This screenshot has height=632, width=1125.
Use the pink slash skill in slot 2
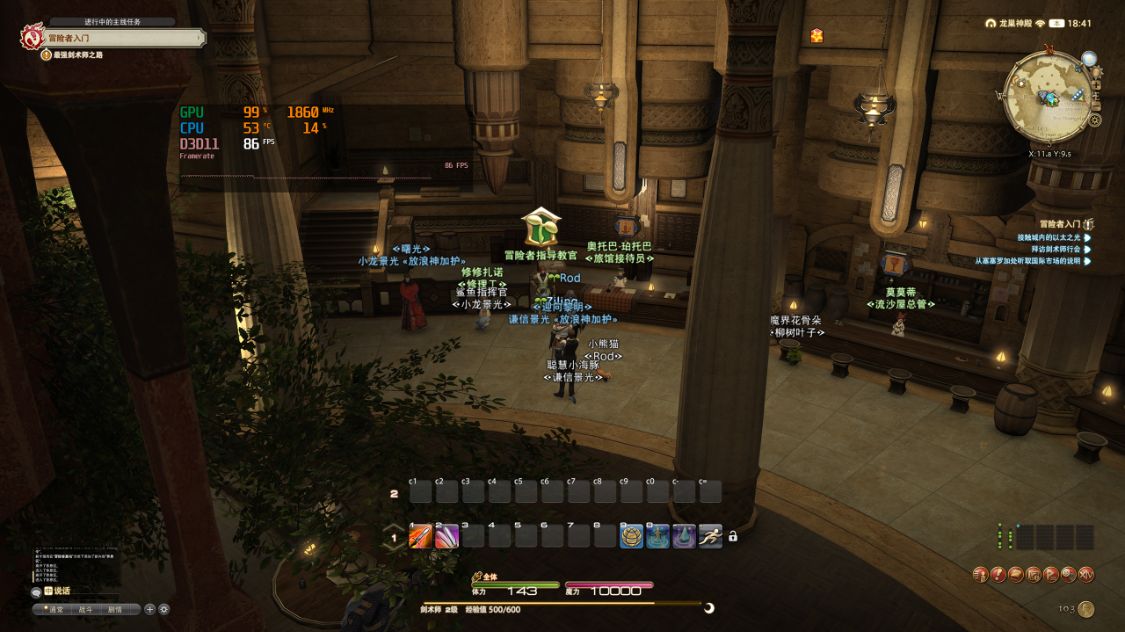446,536
